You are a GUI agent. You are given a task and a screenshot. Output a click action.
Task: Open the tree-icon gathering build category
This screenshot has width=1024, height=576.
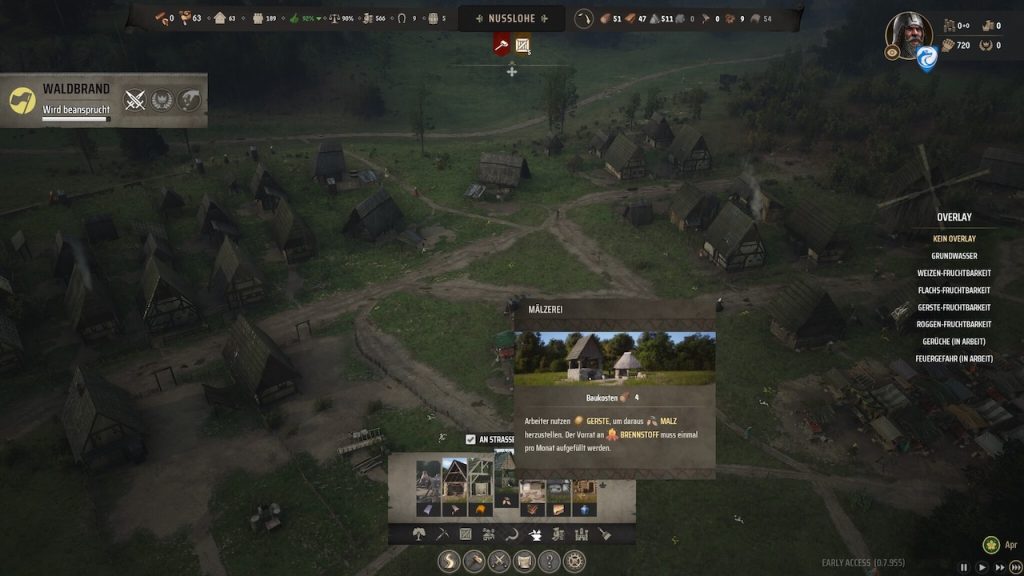(x=419, y=535)
